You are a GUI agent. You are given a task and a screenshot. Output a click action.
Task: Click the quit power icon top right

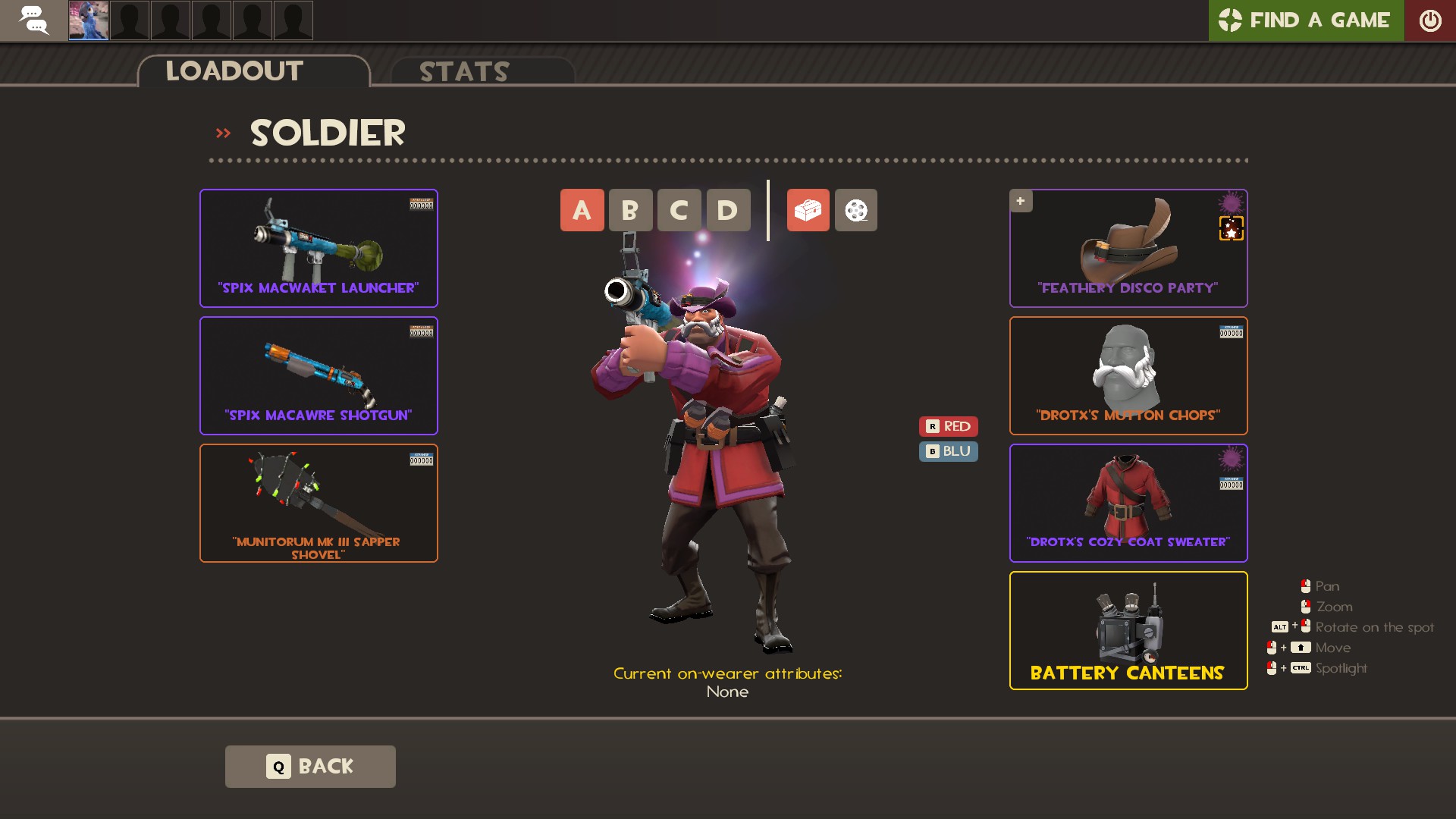click(1432, 20)
